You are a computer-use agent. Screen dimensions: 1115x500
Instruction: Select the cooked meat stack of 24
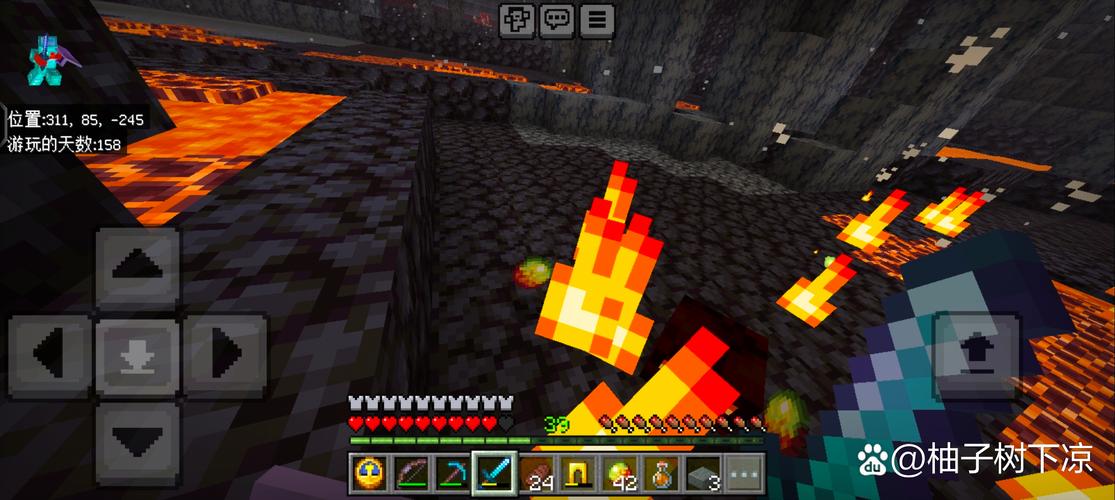537,472
